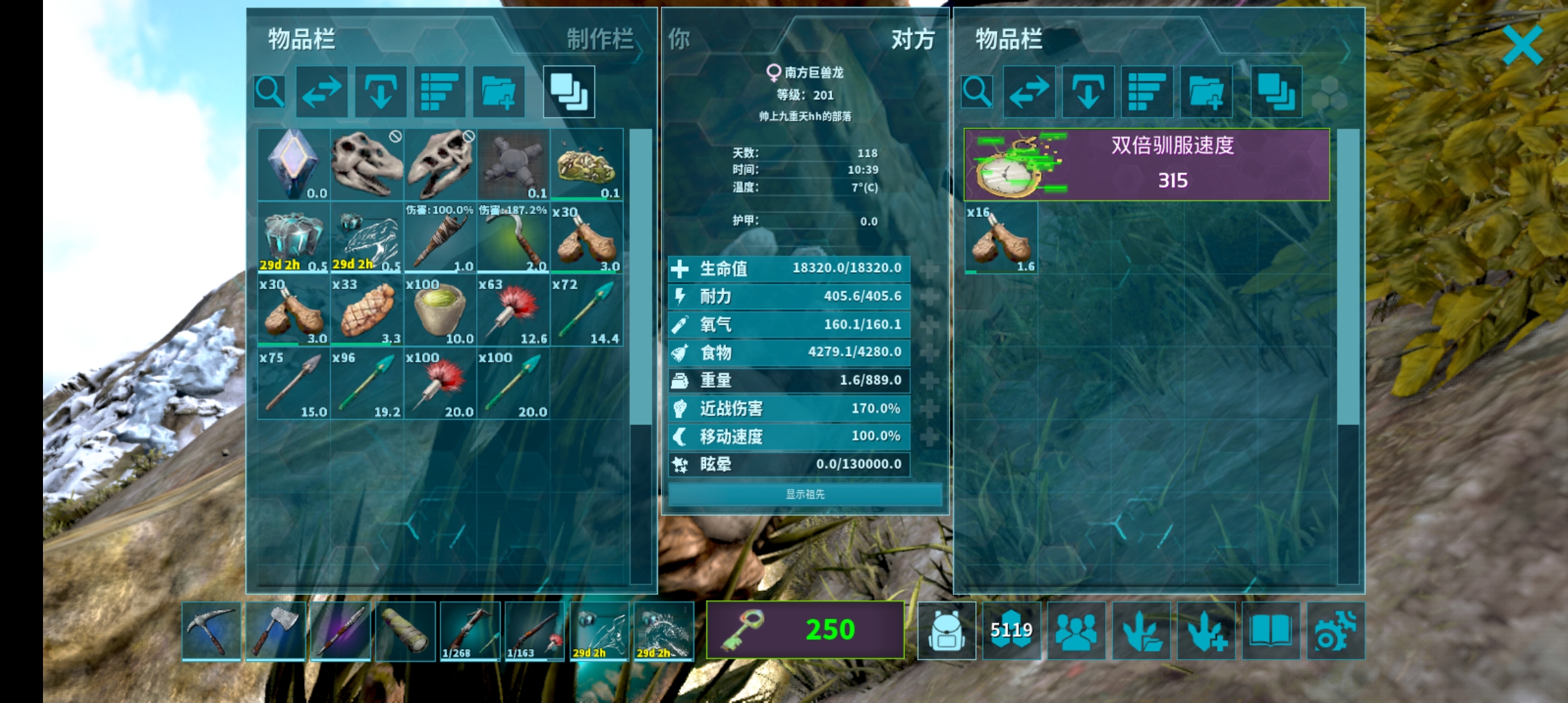Image resolution: width=1568 pixels, height=703 pixels.
Task: Select the hatchet hotbar slot
Action: click(x=275, y=630)
